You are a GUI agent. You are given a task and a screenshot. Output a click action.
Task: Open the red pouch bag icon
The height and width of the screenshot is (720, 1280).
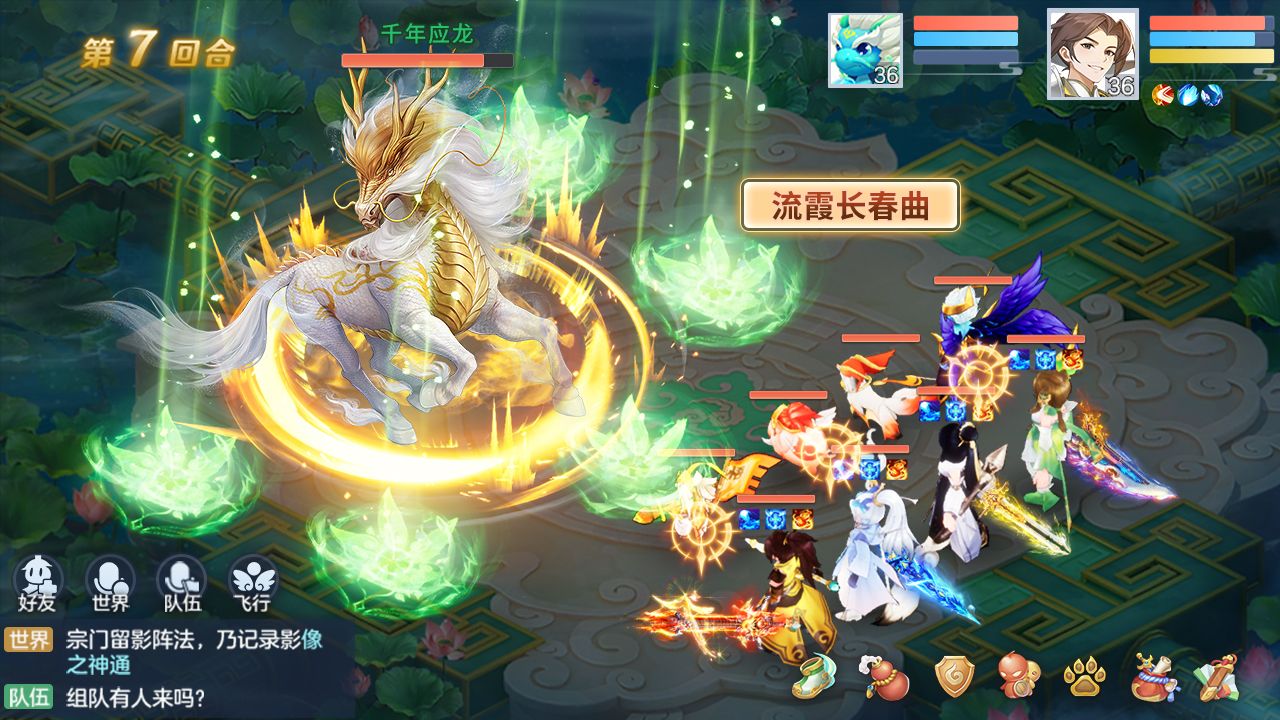[1153, 678]
